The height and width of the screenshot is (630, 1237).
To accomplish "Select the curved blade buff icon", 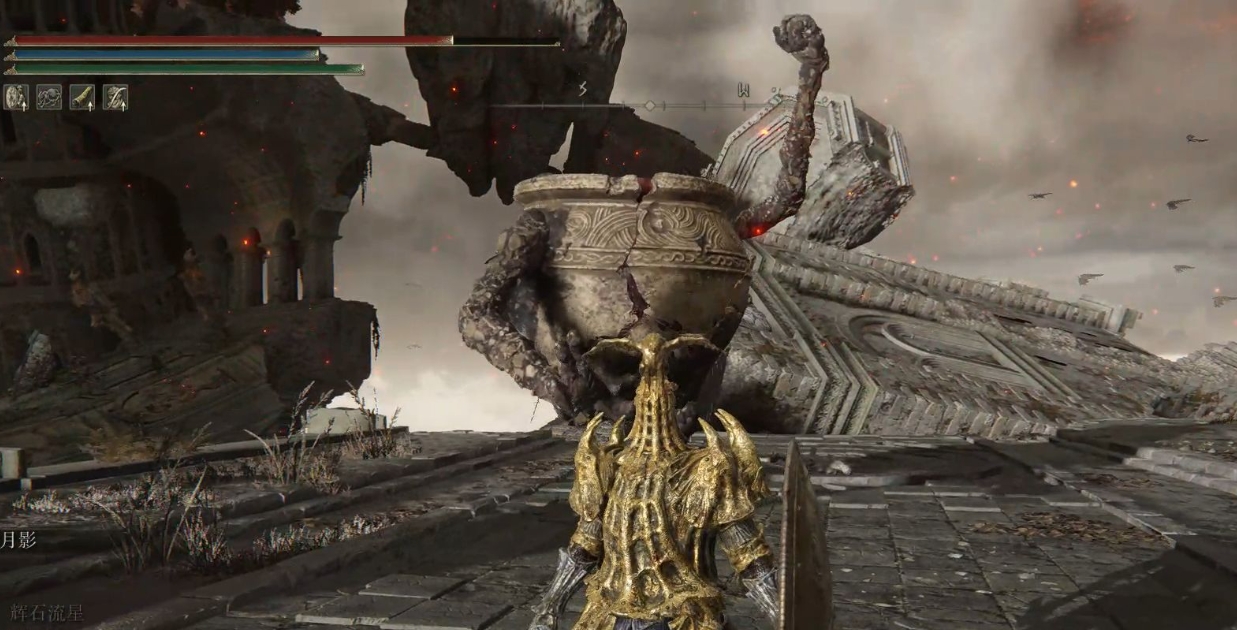I will pyautogui.click(x=115, y=97).
